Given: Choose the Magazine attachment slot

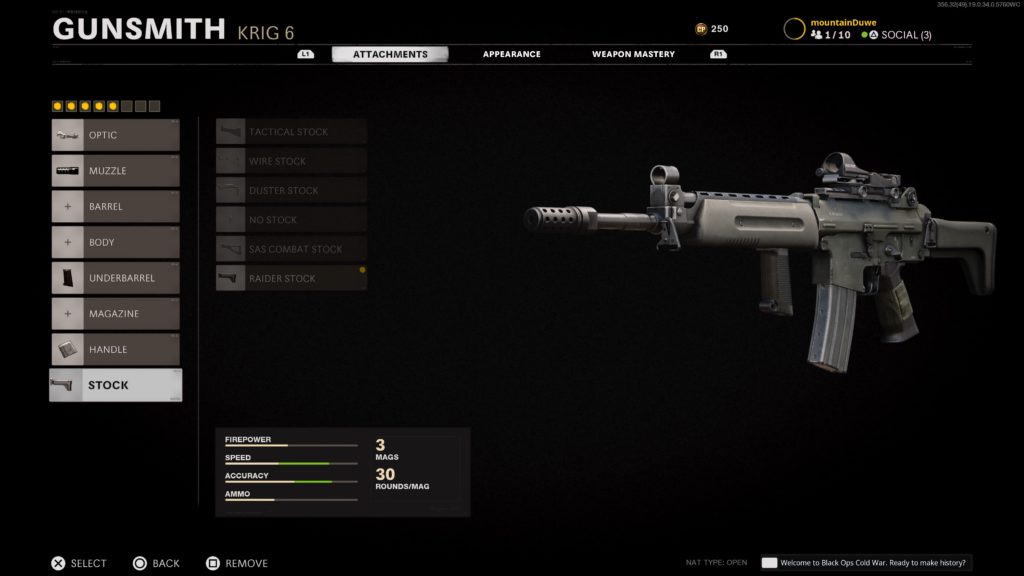Looking at the screenshot, I should tap(116, 314).
